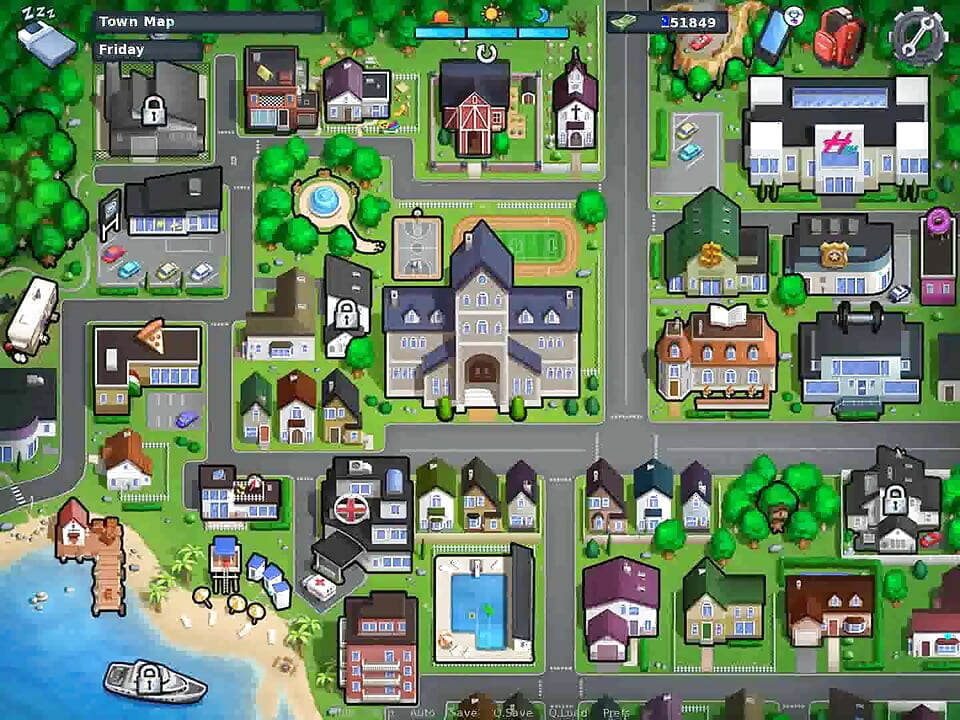Click the sleep Zzz bed icon

[46, 38]
